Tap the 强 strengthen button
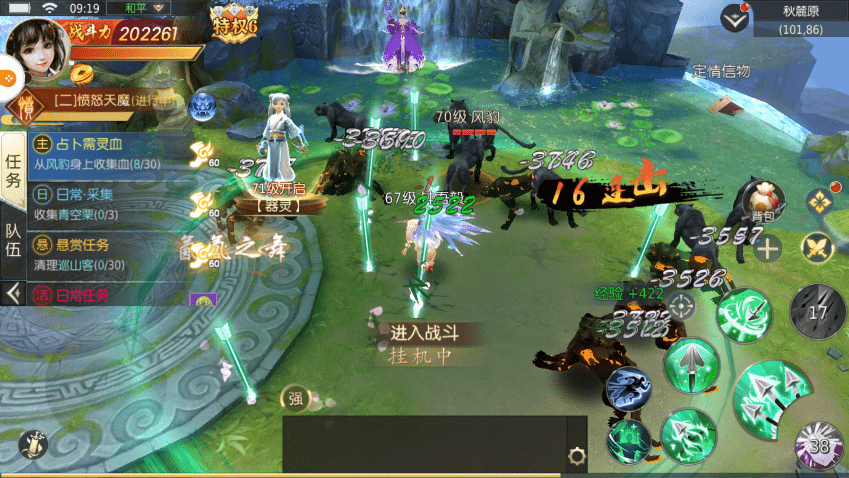This screenshot has height=478, width=849. point(296,398)
